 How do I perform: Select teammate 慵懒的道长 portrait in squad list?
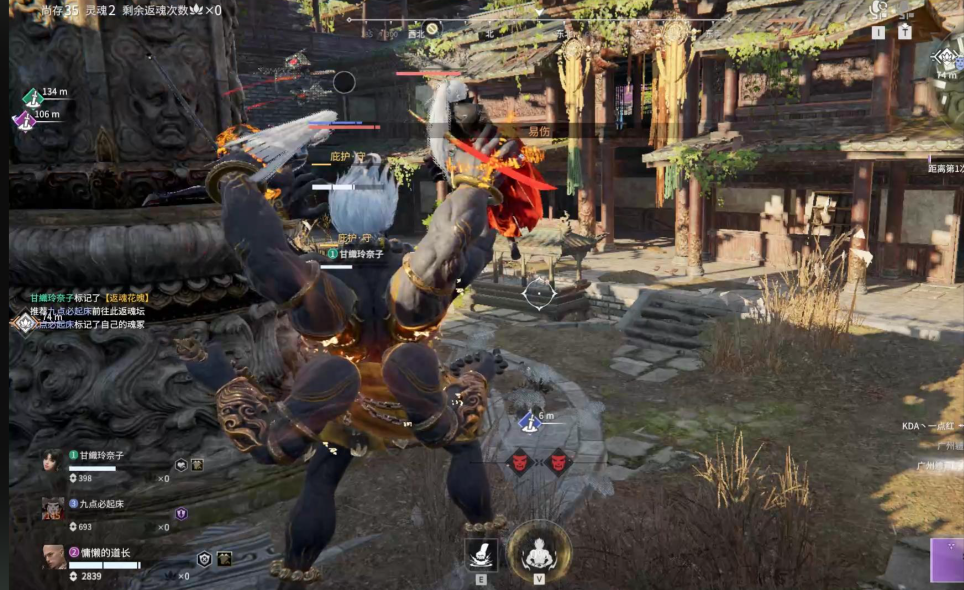54,557
